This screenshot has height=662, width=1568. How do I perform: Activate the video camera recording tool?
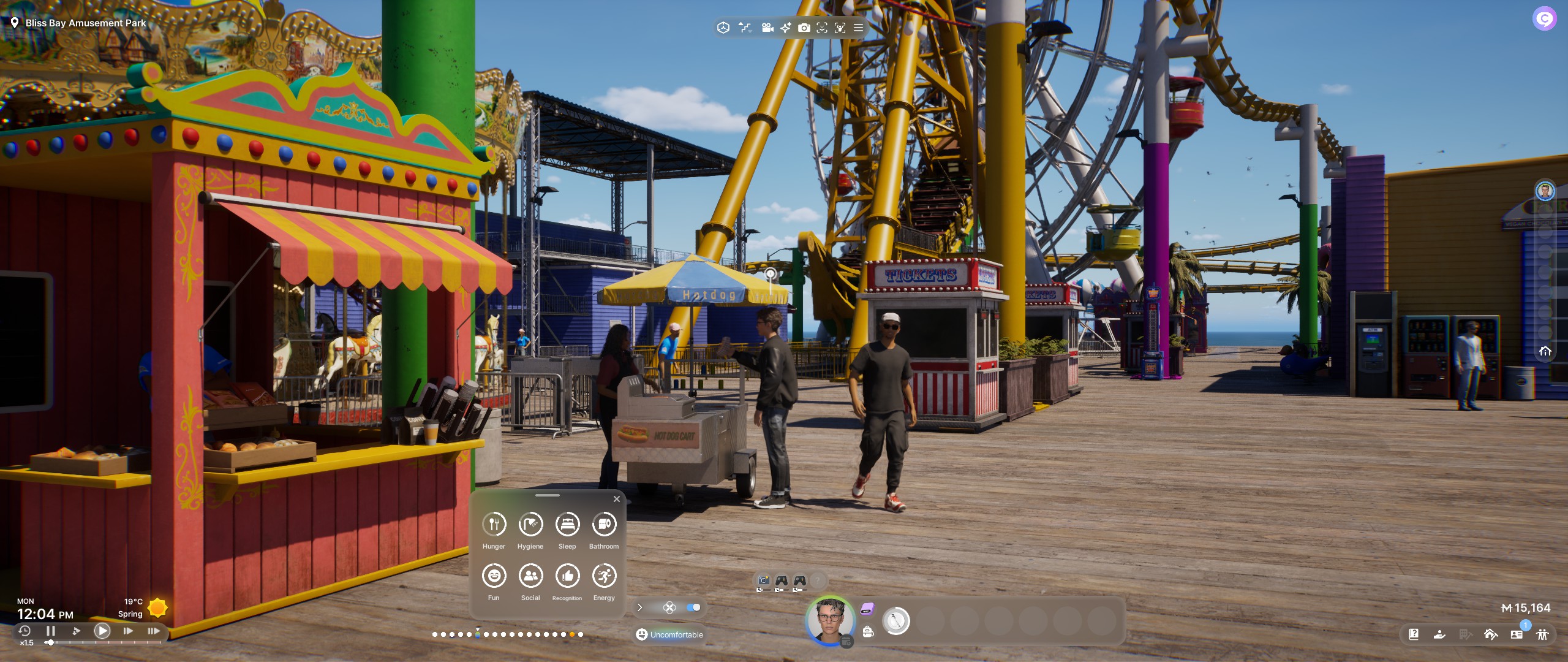pos(767,28)
